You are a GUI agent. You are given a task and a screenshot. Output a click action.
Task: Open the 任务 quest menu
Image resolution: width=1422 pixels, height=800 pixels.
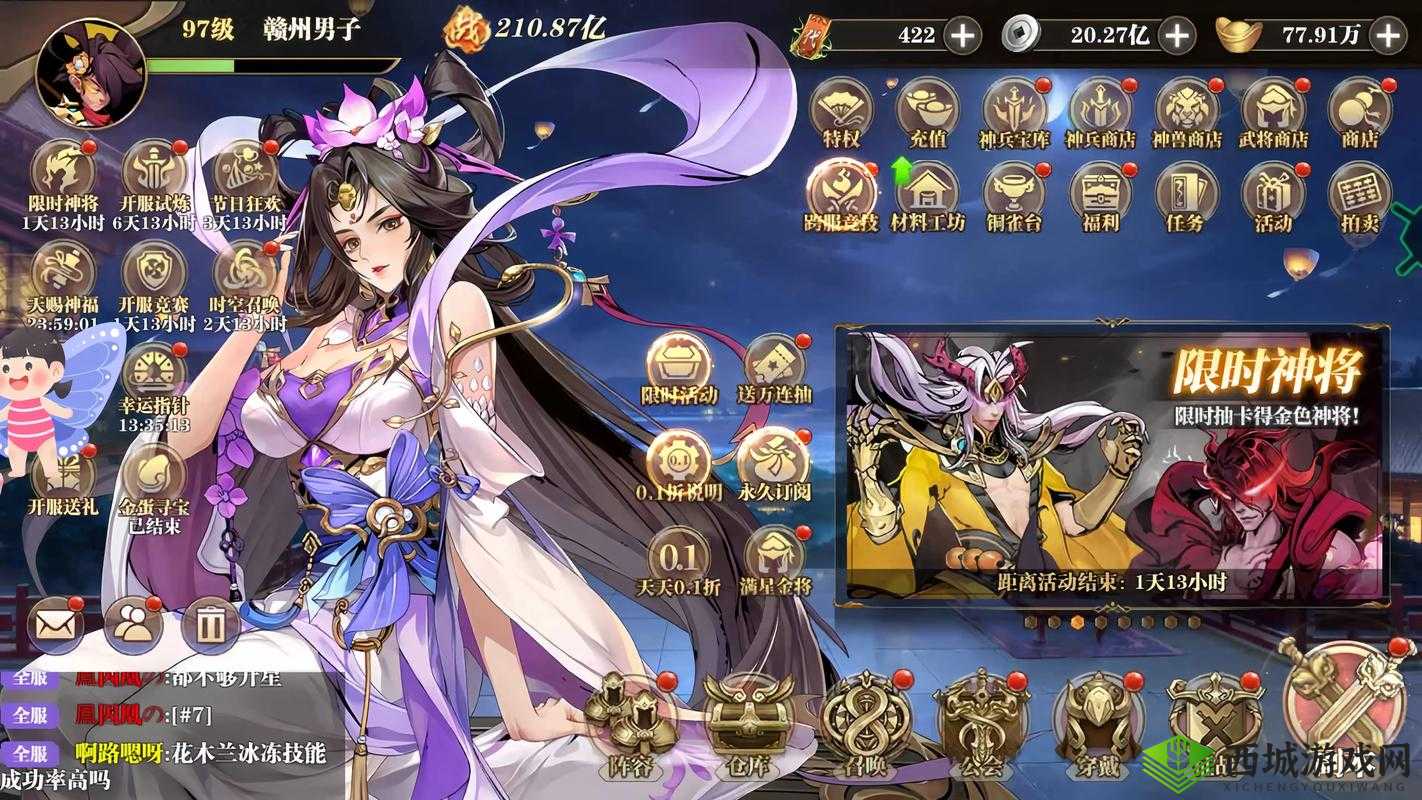coord(1186,195)
